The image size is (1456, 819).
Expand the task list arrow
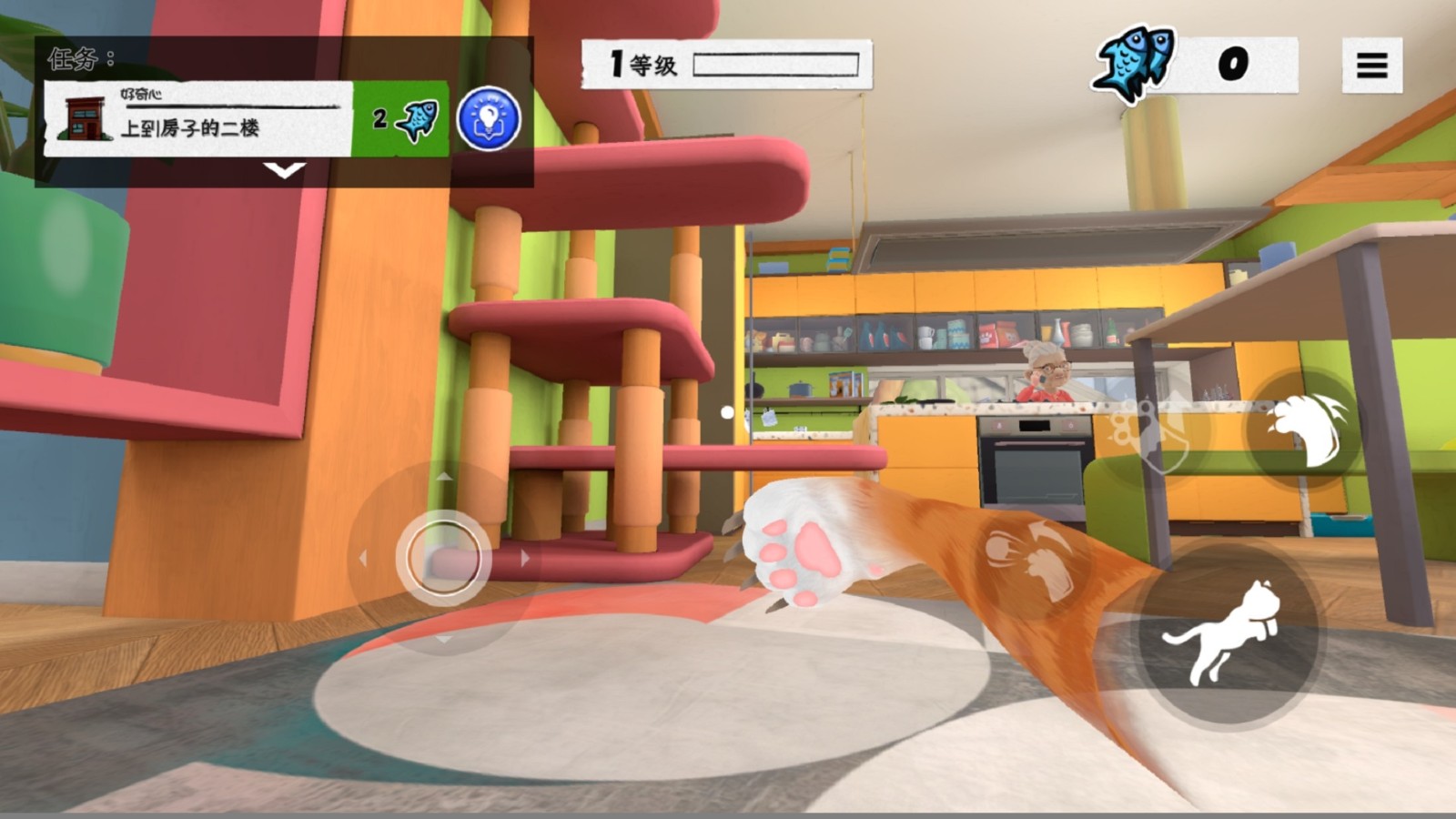click(284, 170)
